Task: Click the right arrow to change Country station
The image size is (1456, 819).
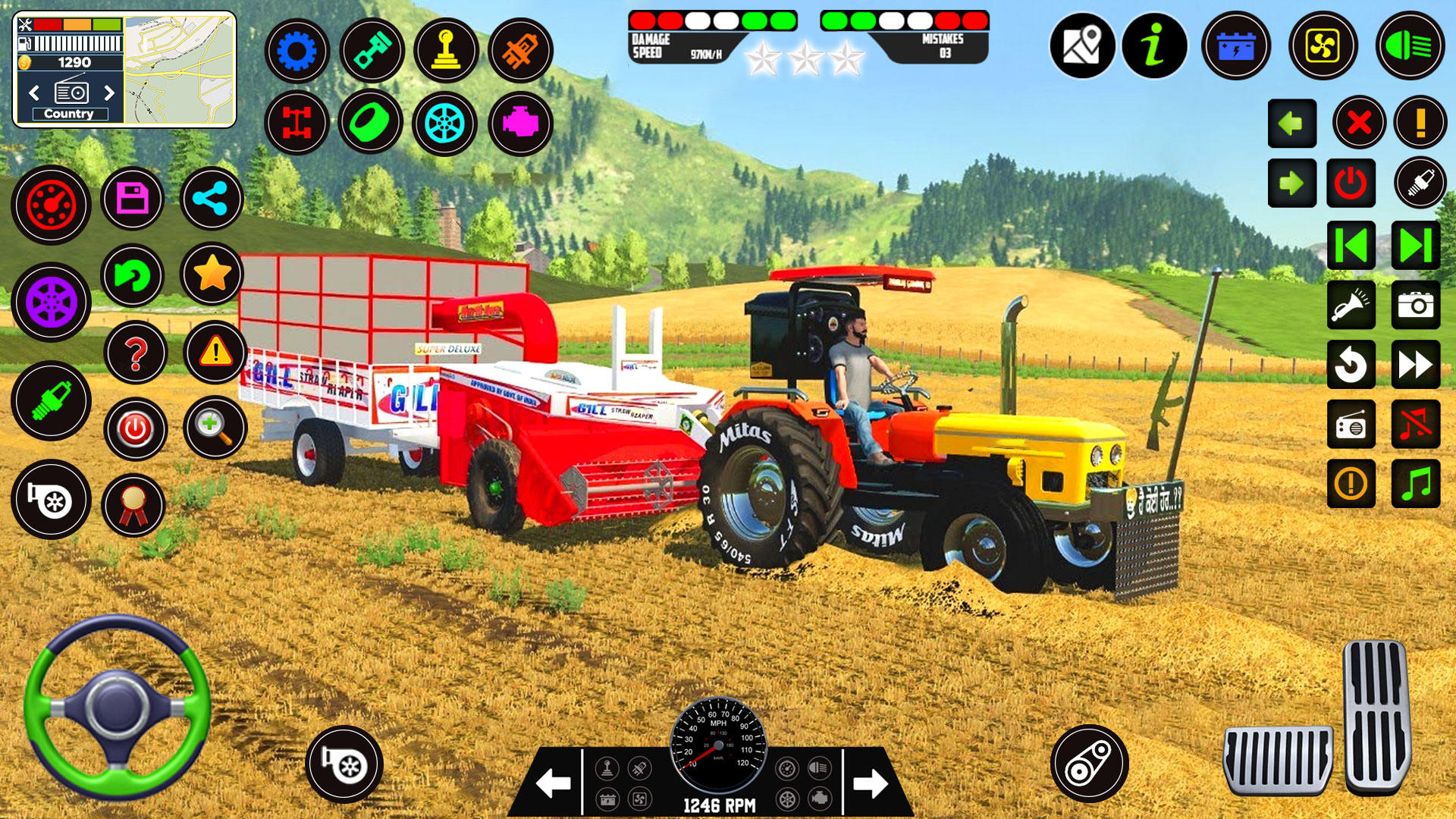Action: coord(108,93)
